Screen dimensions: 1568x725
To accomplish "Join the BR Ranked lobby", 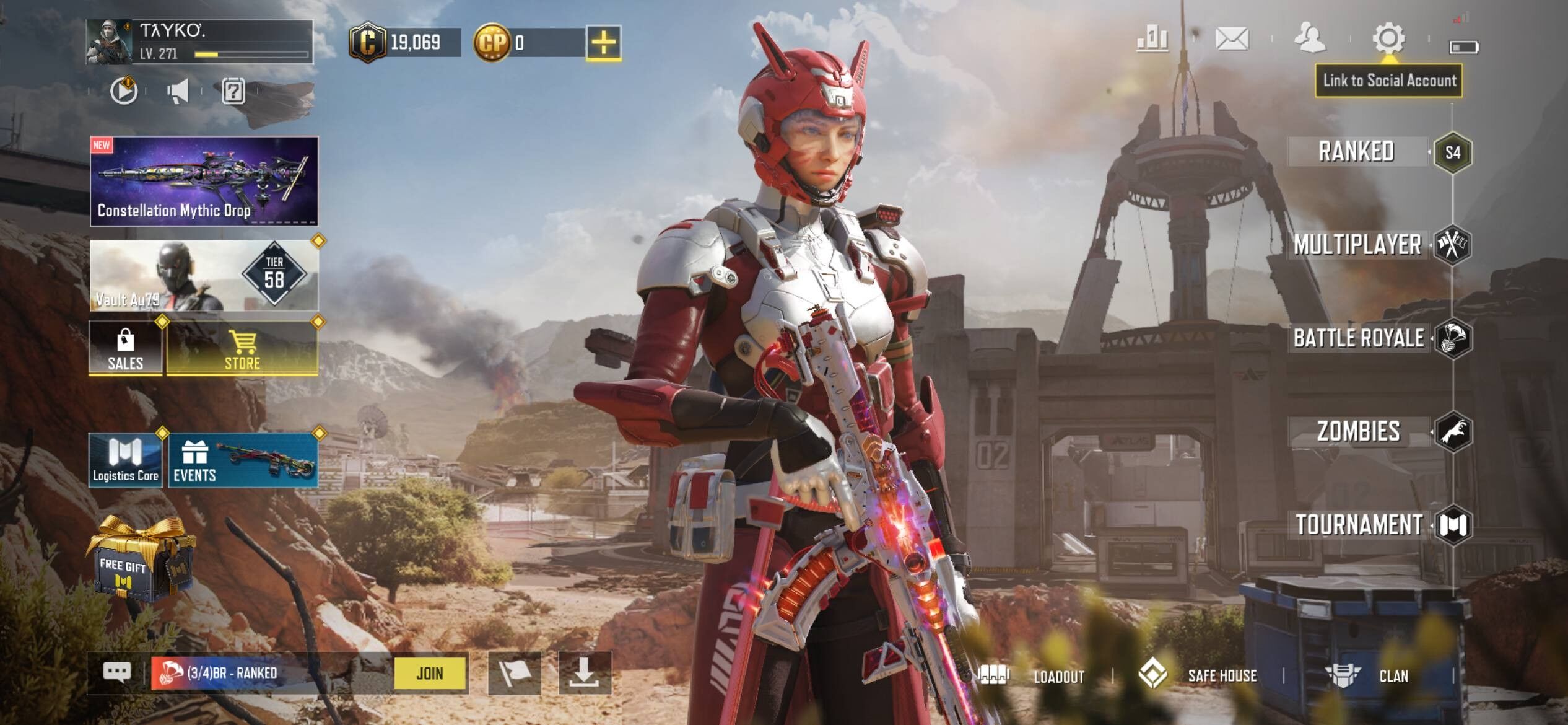I will tap(430, 673).
